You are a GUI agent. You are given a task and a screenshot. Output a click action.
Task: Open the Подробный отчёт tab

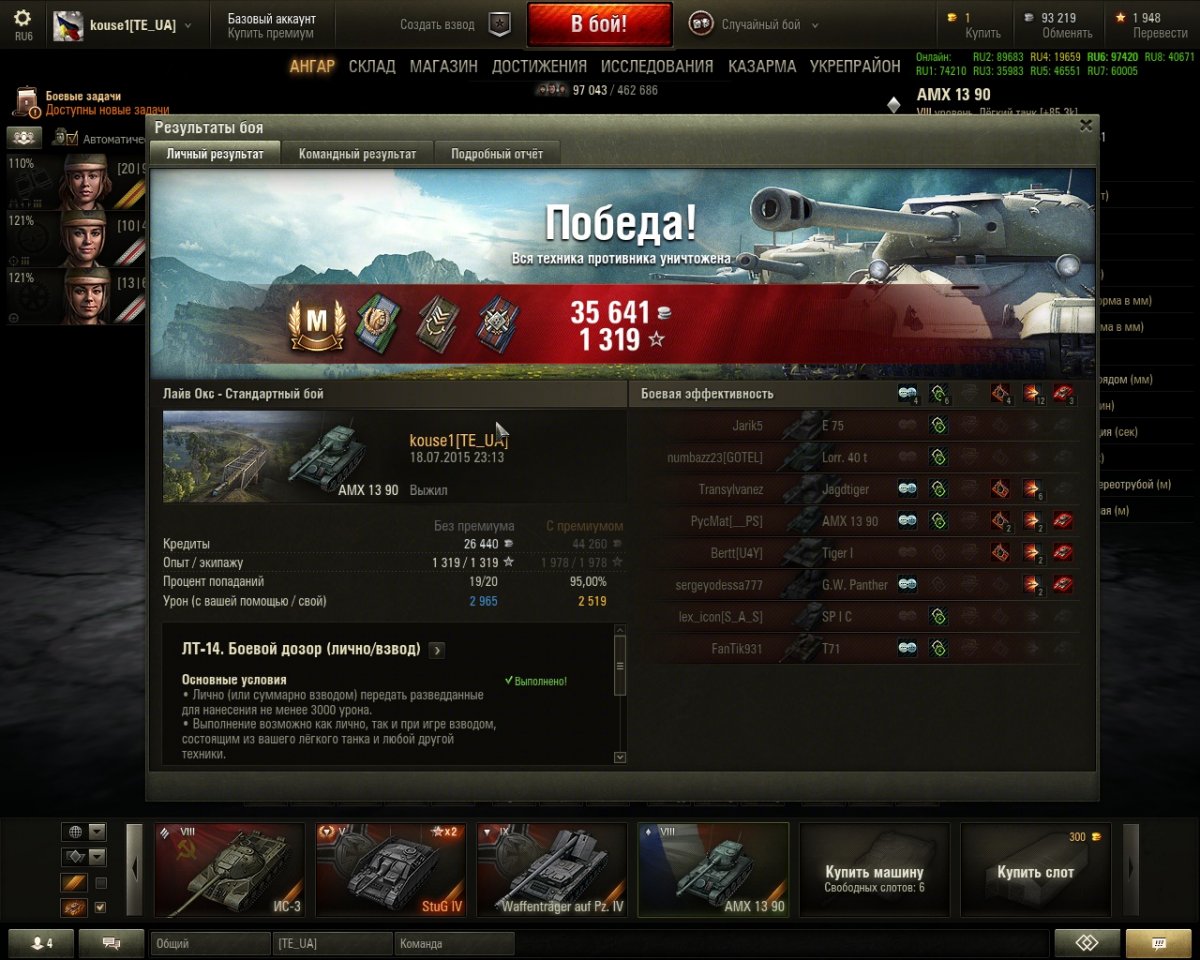coord(497,154)
